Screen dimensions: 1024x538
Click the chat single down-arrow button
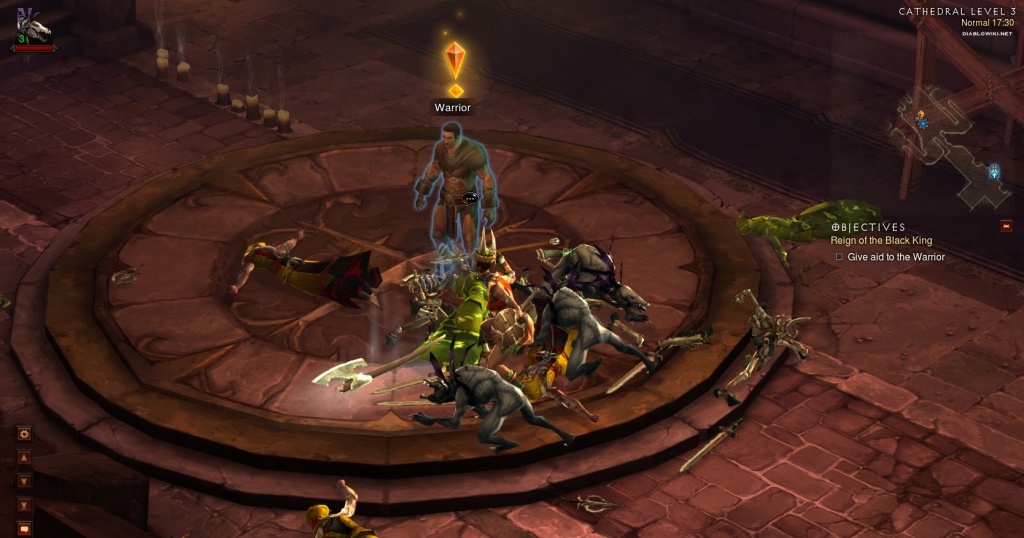coord(24,481)
